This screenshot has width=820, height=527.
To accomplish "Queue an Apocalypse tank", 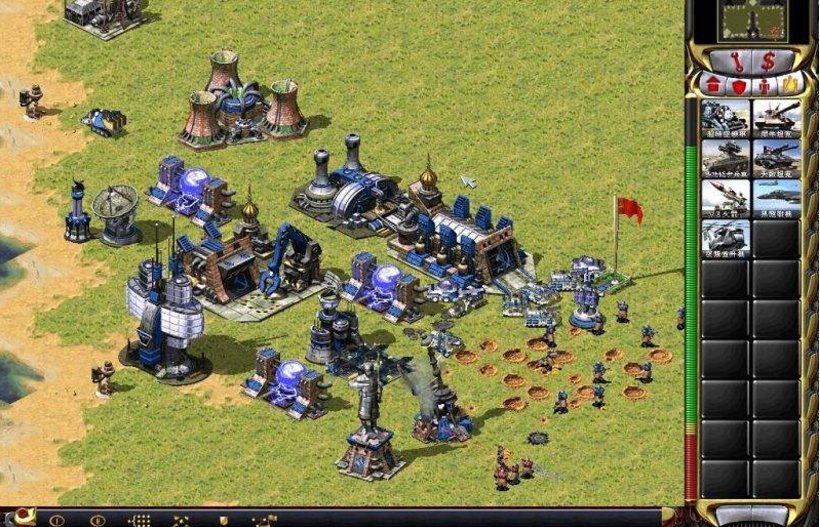I will (777, 157).
